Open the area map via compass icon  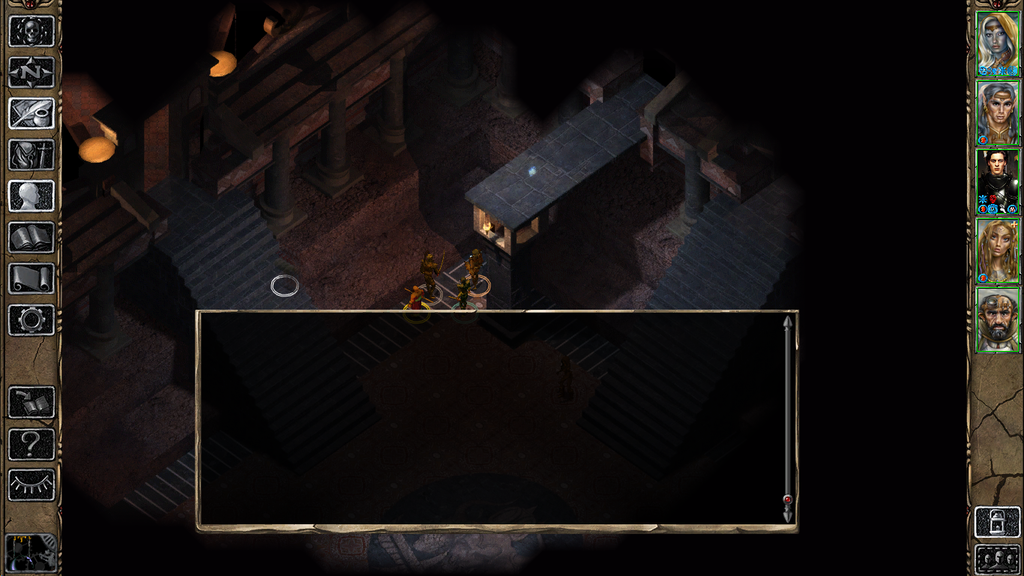31,72
